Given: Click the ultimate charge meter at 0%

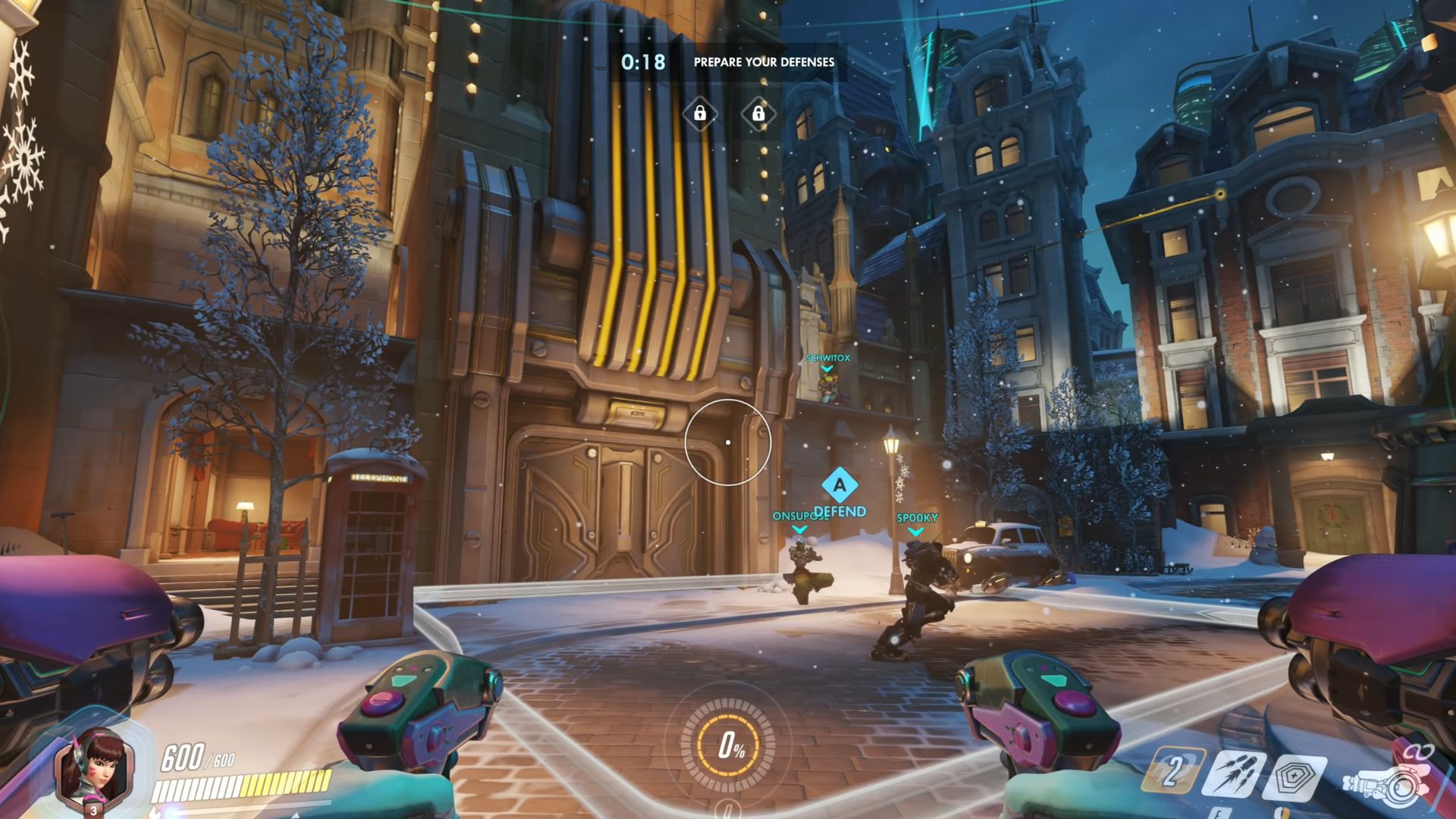Looking at the screenshot, I should click(728, 746).
